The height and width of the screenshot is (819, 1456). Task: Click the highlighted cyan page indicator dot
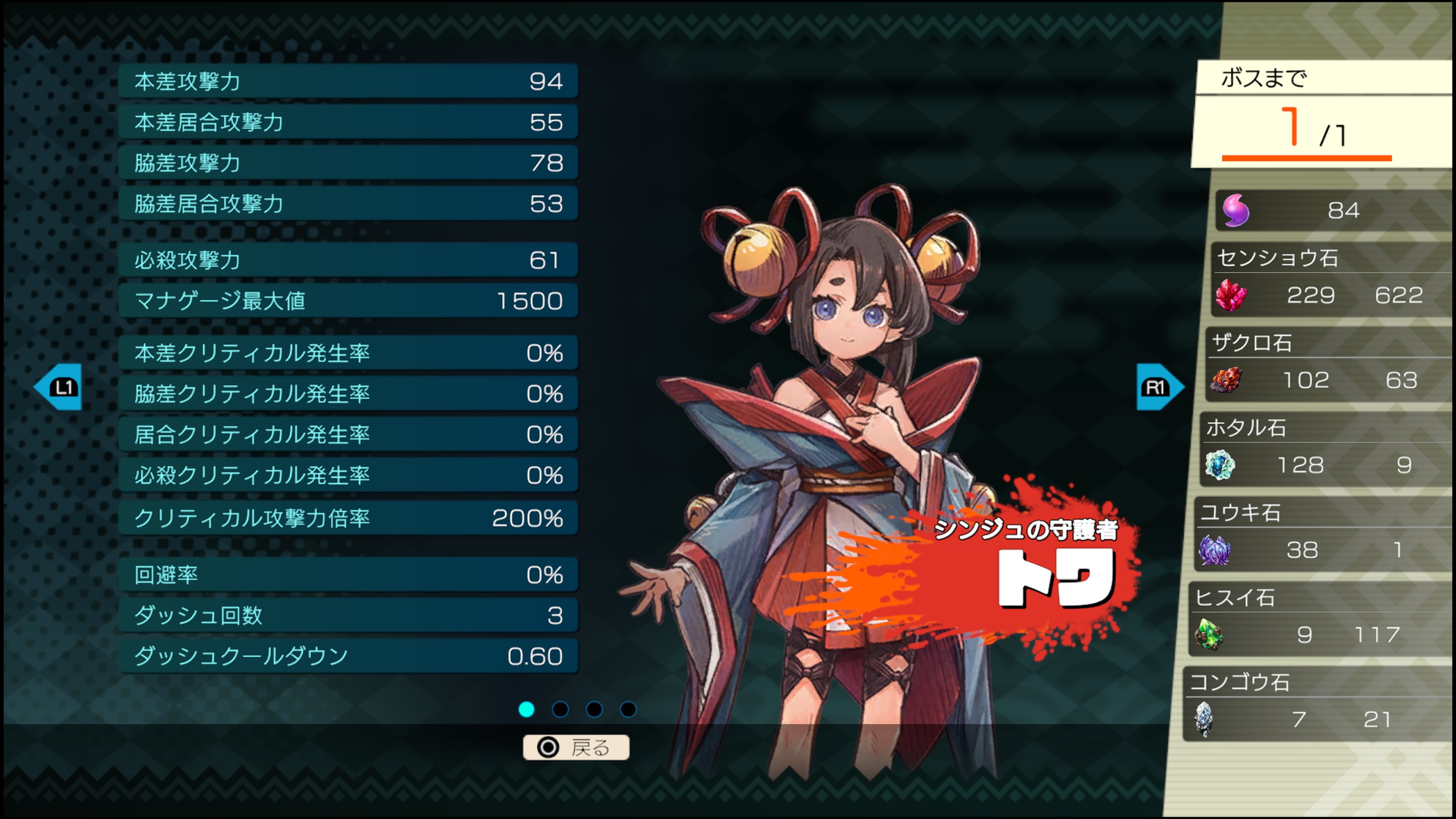tap(526, 709)
